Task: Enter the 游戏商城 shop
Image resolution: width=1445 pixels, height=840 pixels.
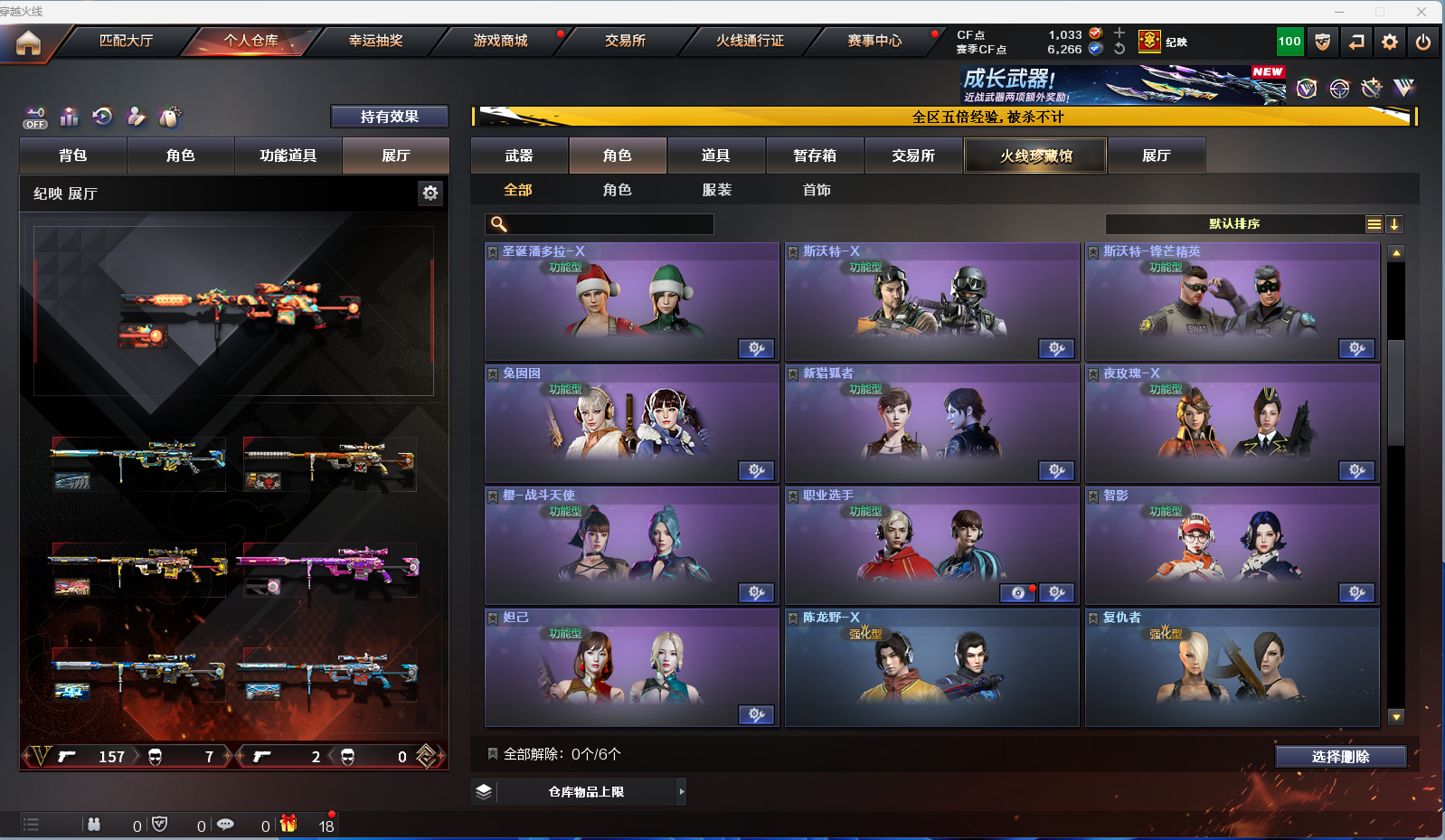Action: pos(500,41)
